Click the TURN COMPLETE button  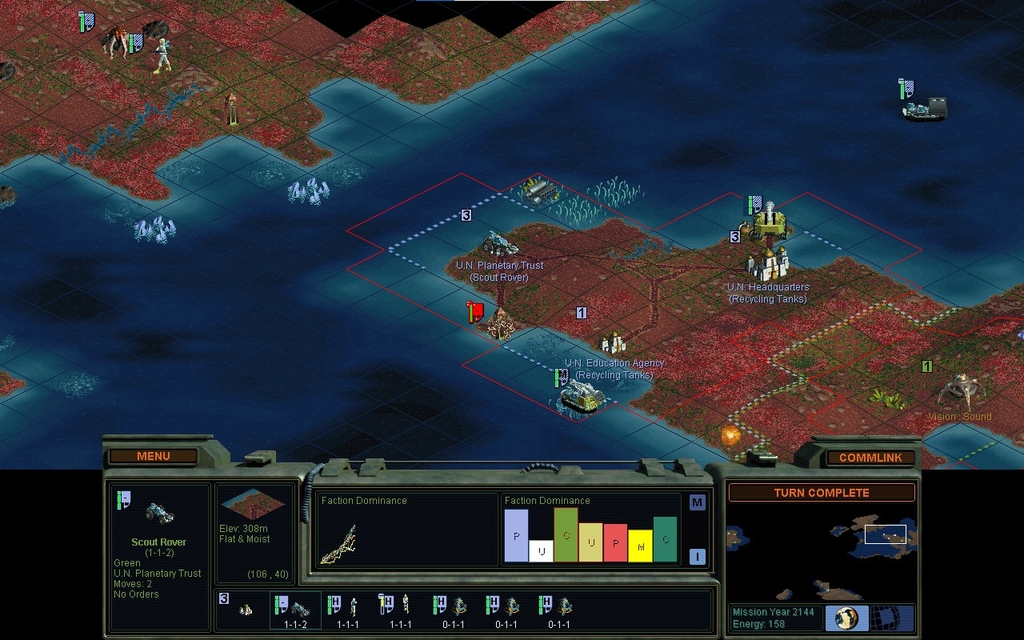821,493
